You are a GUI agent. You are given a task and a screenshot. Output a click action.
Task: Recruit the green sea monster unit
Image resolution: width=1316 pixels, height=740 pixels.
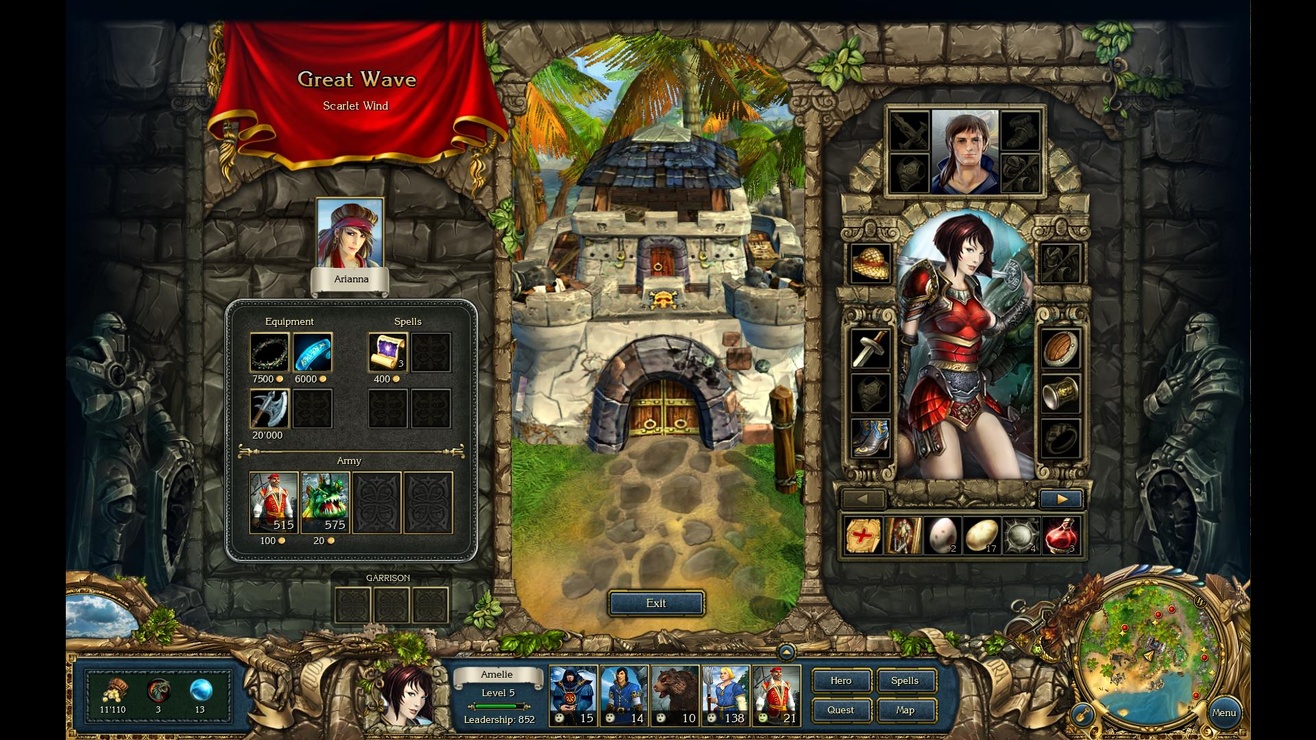point(325,502)
